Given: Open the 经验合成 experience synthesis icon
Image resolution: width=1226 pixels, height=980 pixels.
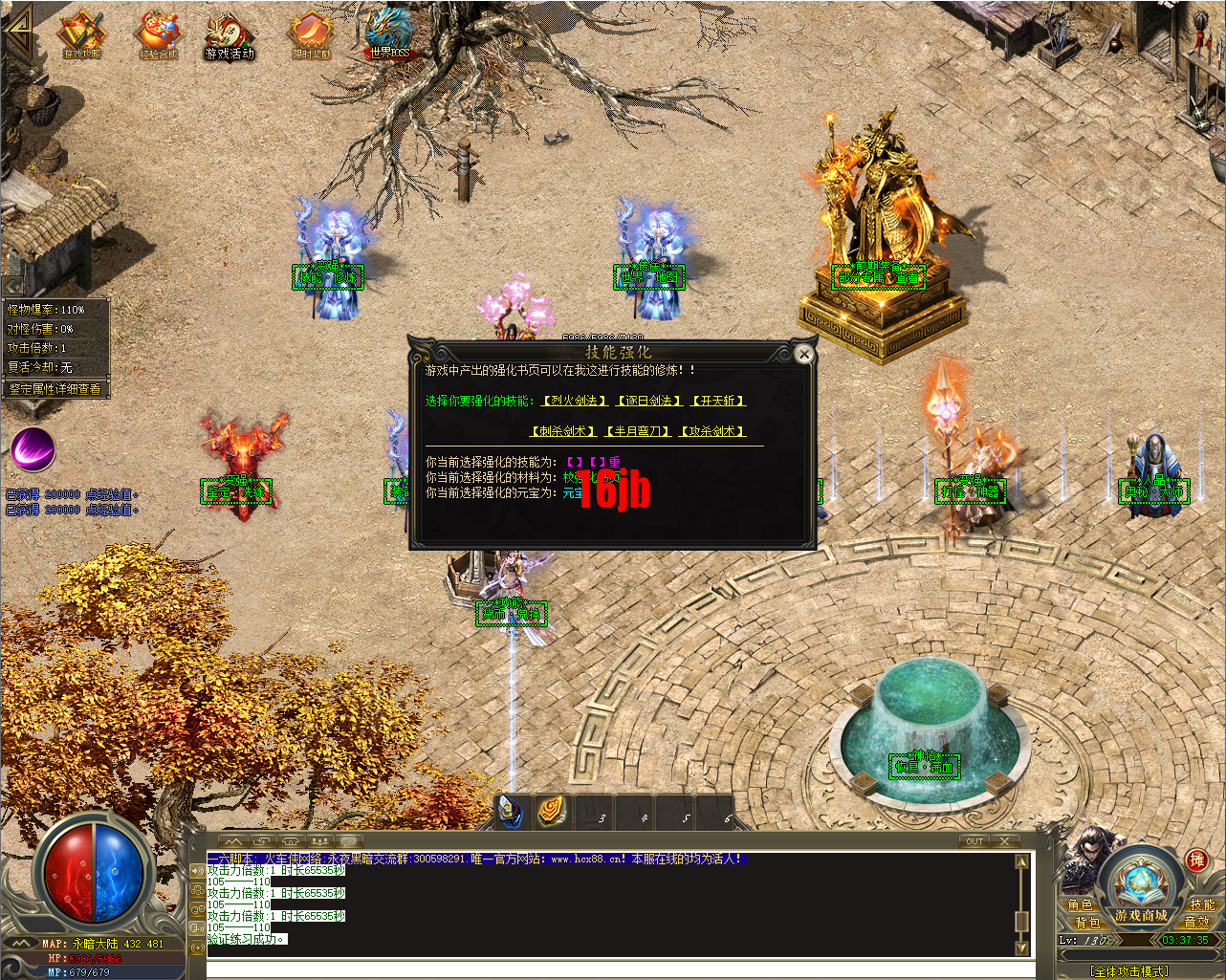Looking at the screenshot, I should pyautogui.click(x=156, y=33).
